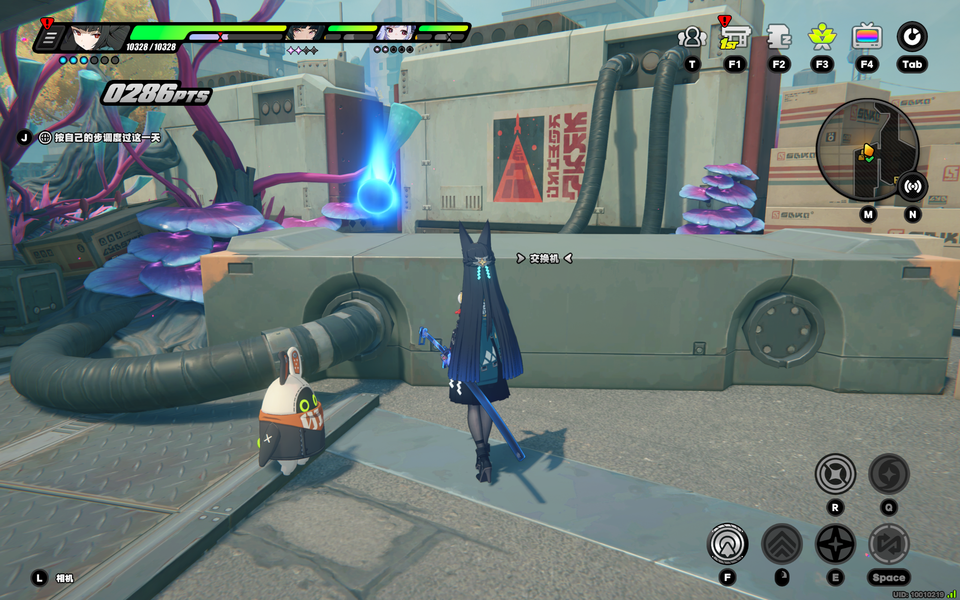This screenshot has width=960, height=600.
Task: Switch to the white-haired third squad member
Action: [393, 34]
